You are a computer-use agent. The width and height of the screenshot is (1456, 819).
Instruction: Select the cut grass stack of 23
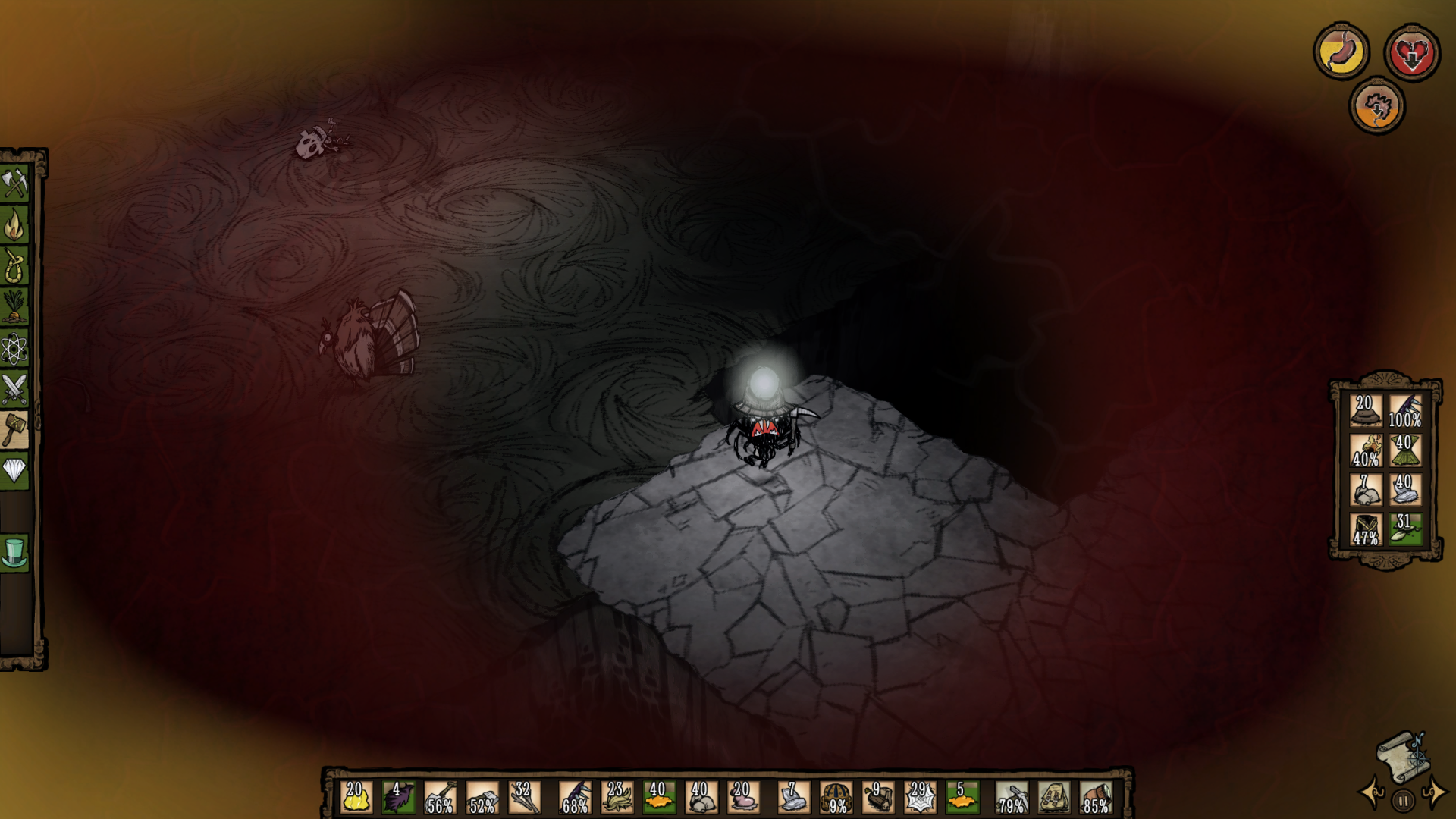click(617, 798)
